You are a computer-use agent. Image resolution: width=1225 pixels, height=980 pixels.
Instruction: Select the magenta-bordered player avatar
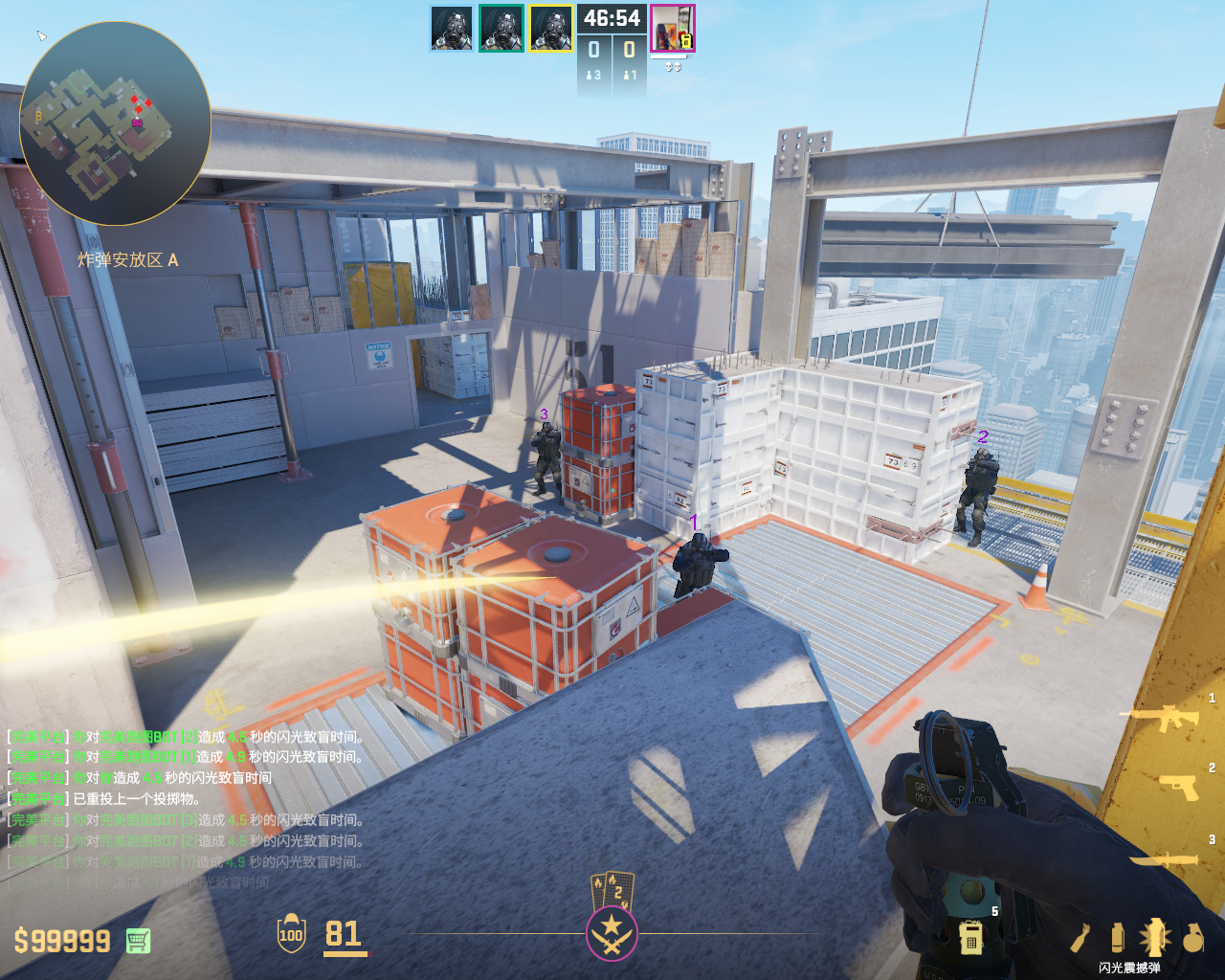tap(673, 29)
